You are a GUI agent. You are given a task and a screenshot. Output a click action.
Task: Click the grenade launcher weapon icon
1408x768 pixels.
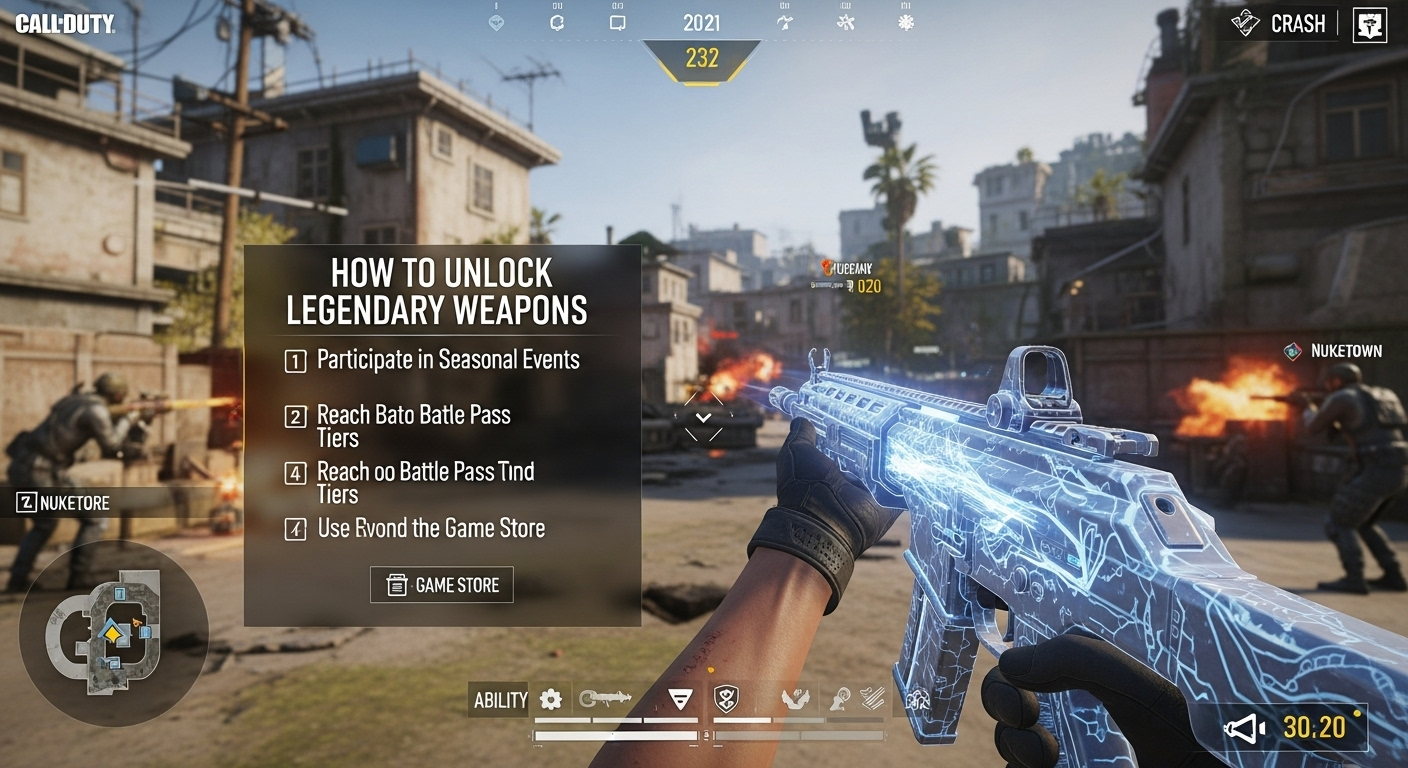point(604,700)
